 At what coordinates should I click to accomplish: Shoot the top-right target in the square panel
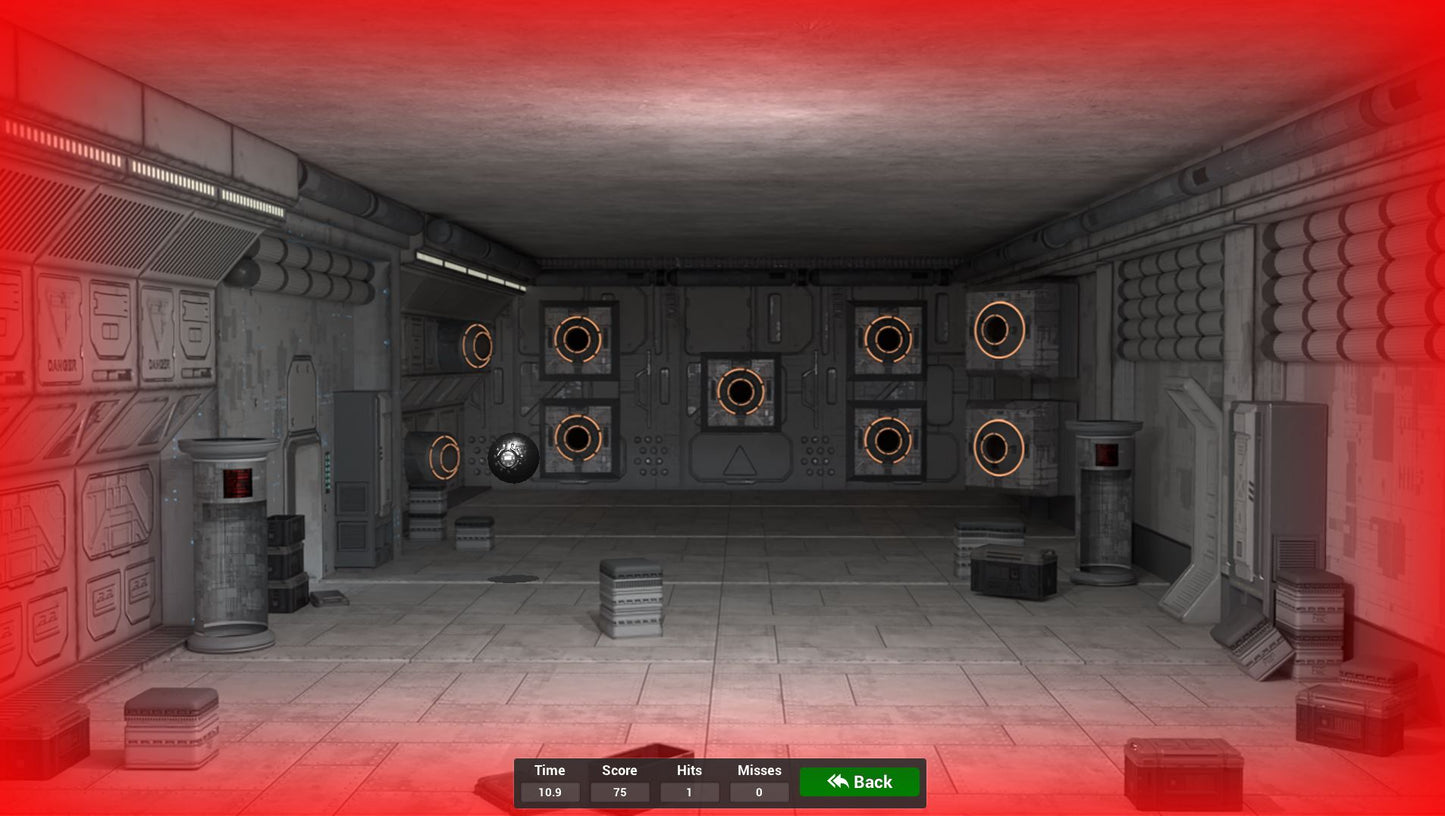(888, 340)
